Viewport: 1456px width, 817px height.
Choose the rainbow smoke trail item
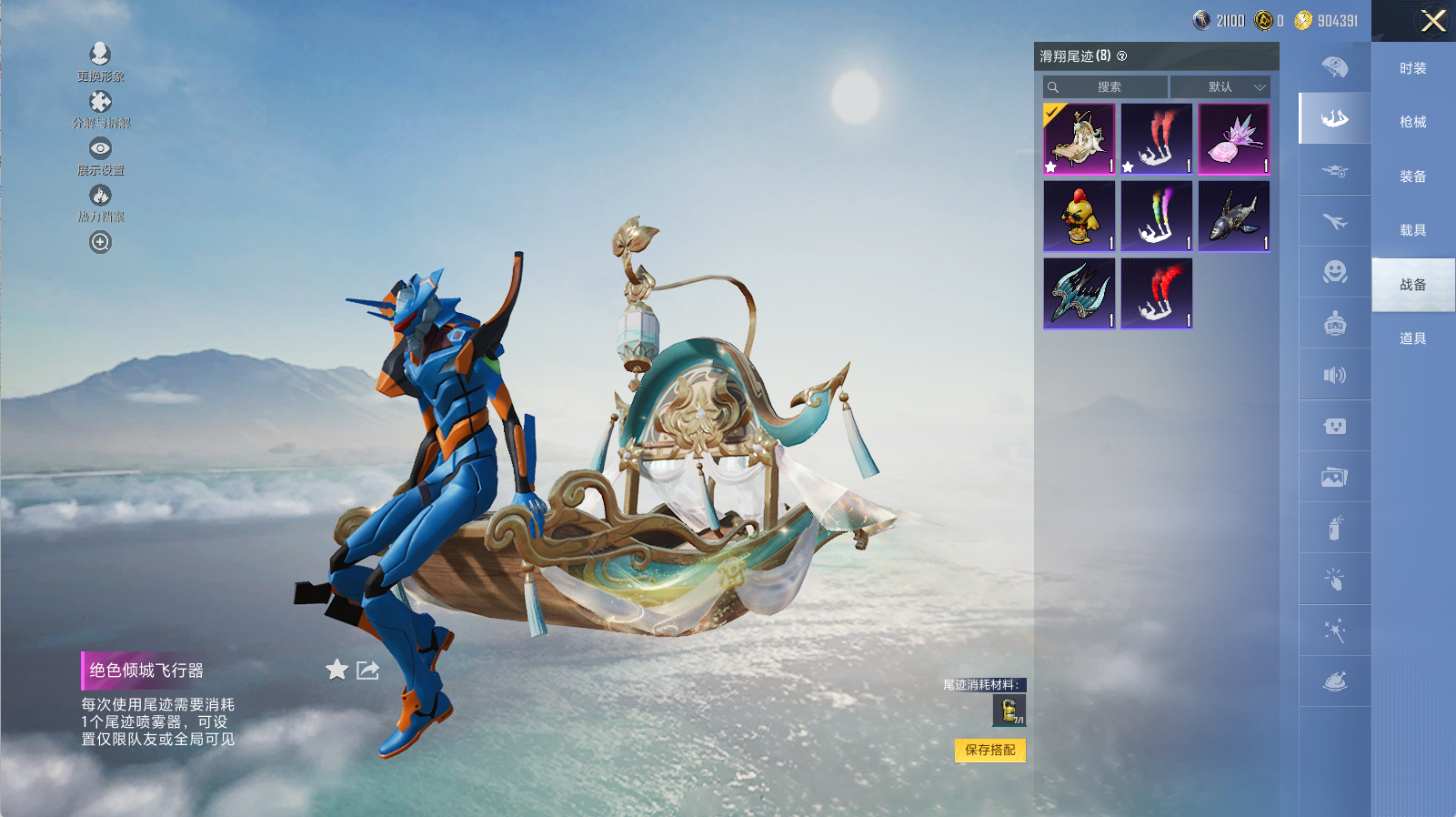1156,217
